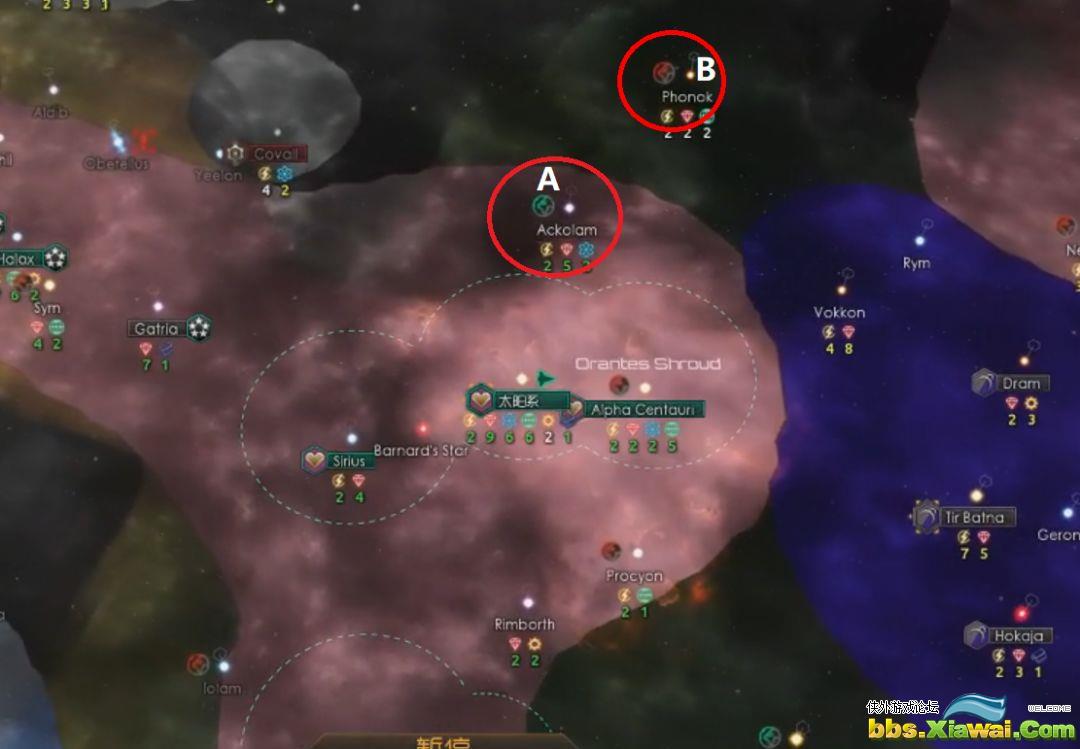Choose the Rimborth system label
The image size is (1080, 749).
coord(524,624)
